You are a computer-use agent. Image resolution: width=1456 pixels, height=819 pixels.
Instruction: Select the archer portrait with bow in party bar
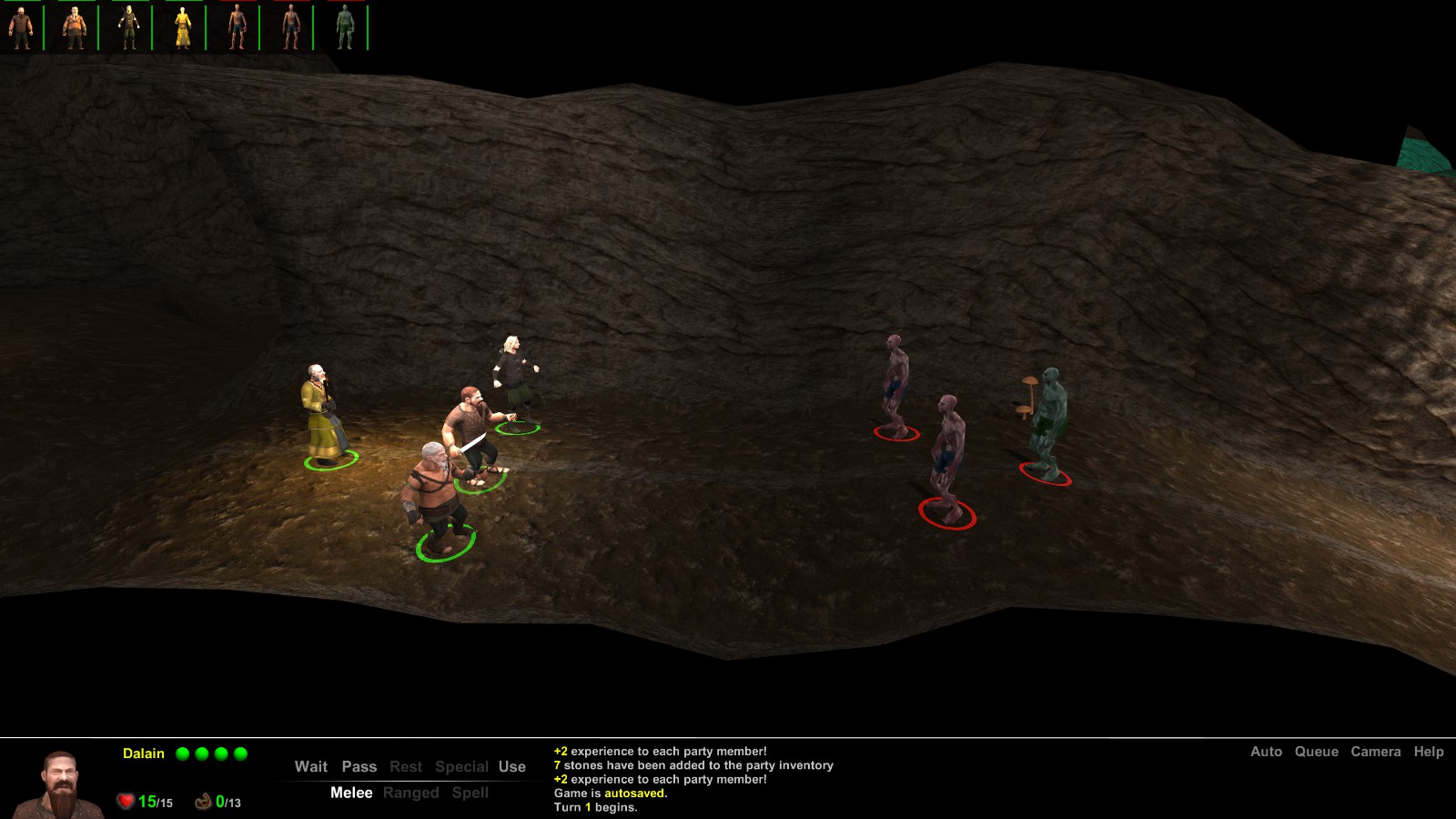click(127, 25)
